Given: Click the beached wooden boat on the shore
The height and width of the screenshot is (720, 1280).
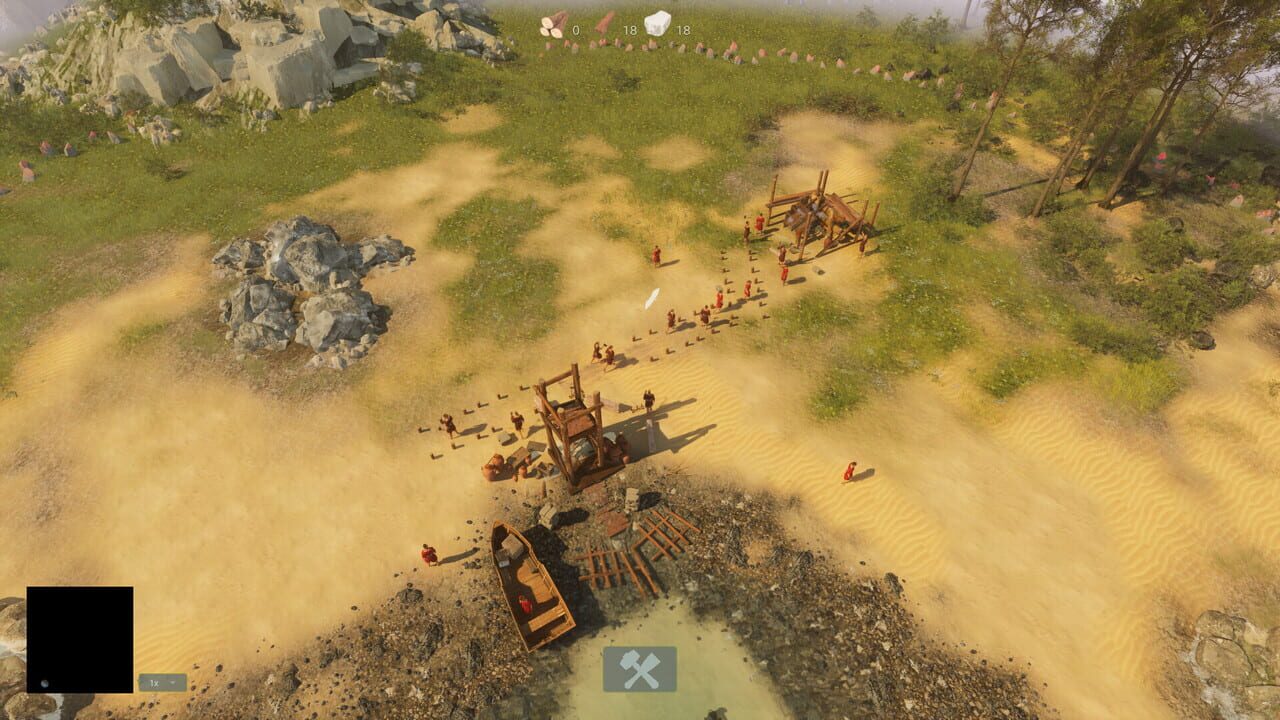Looking at the screenshot, I should pos(535,580).
